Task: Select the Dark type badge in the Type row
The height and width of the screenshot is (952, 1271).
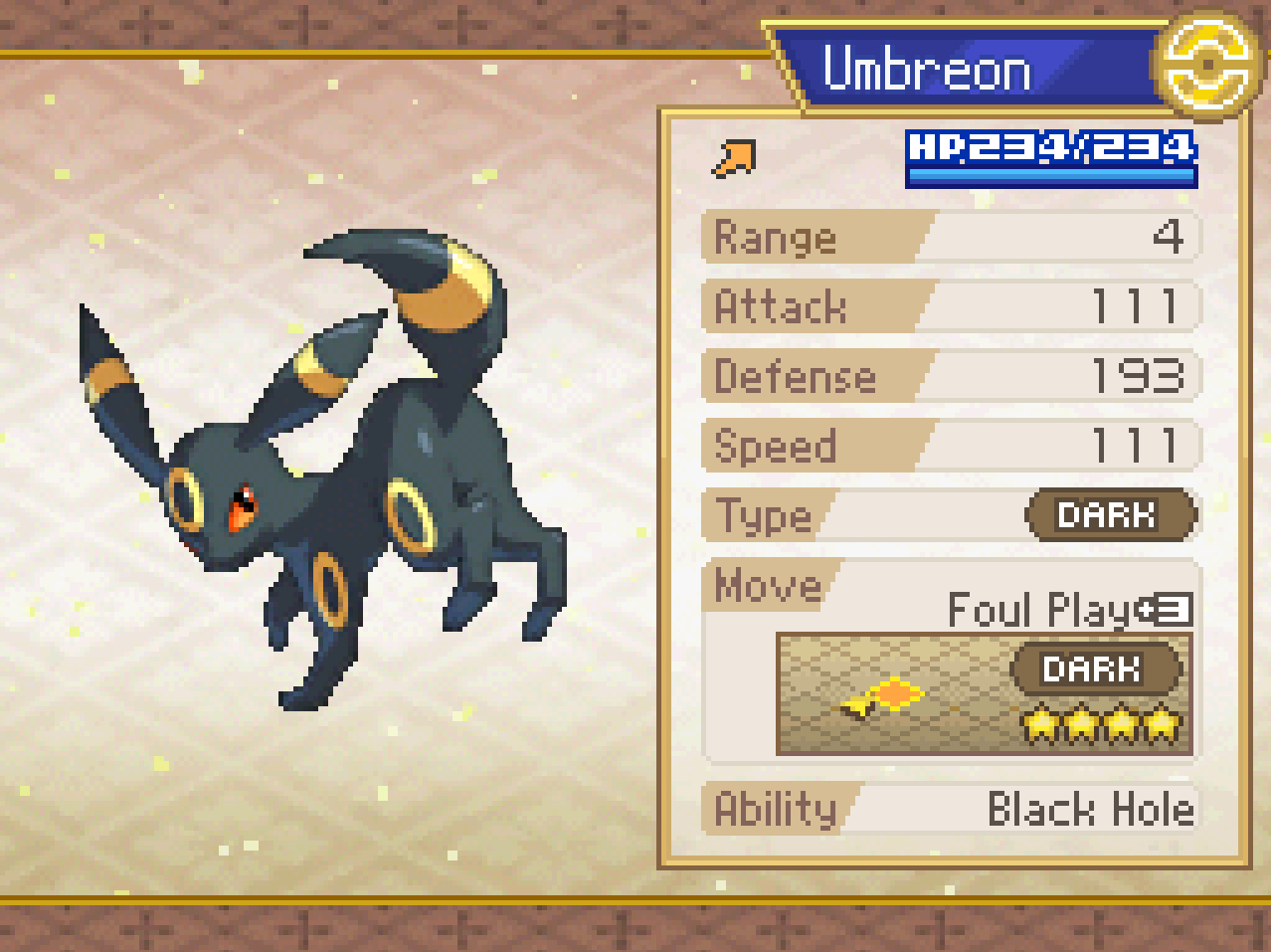Action: [1110, 515]
